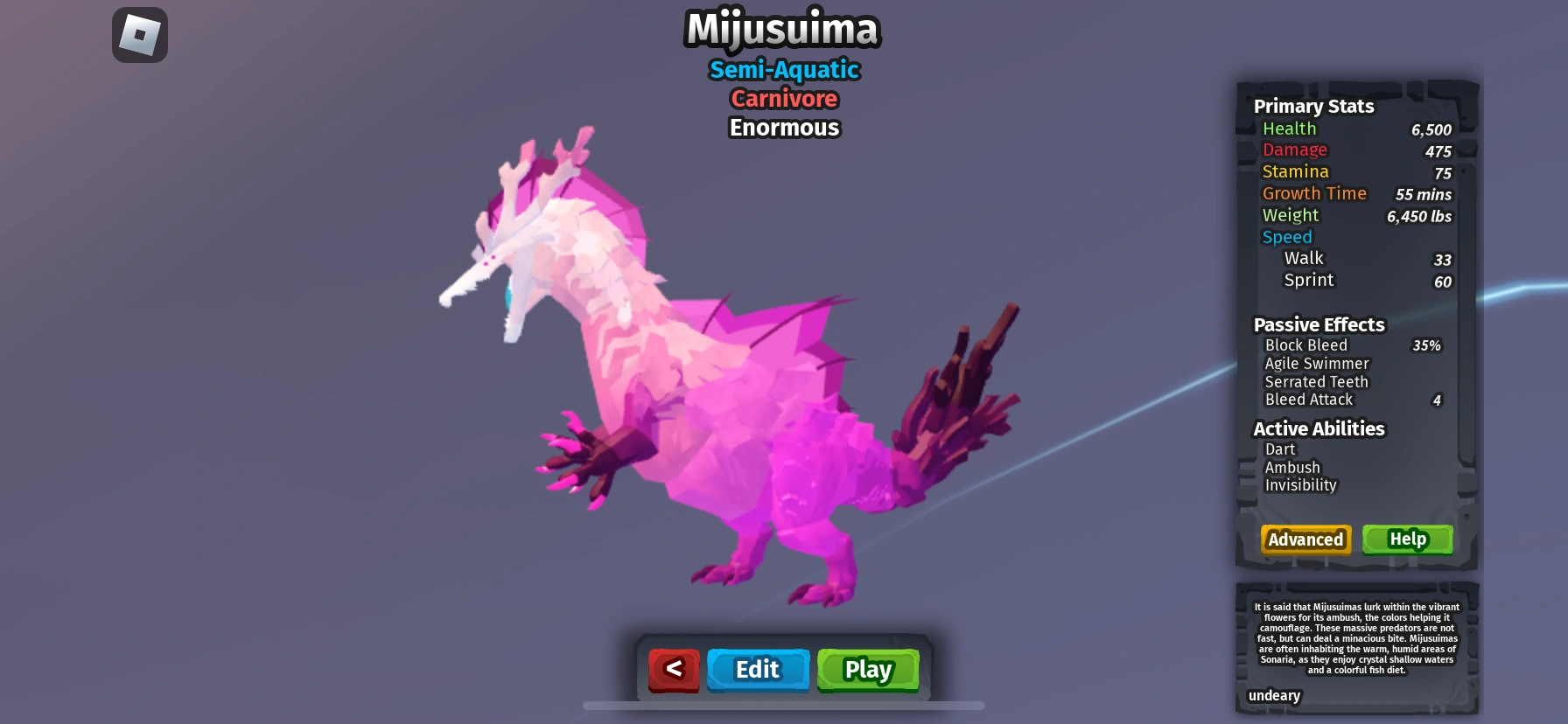The width and height of the screenshot is (1568, 724).
Task: Click the Sprint speed entry
Action: 1308,280
